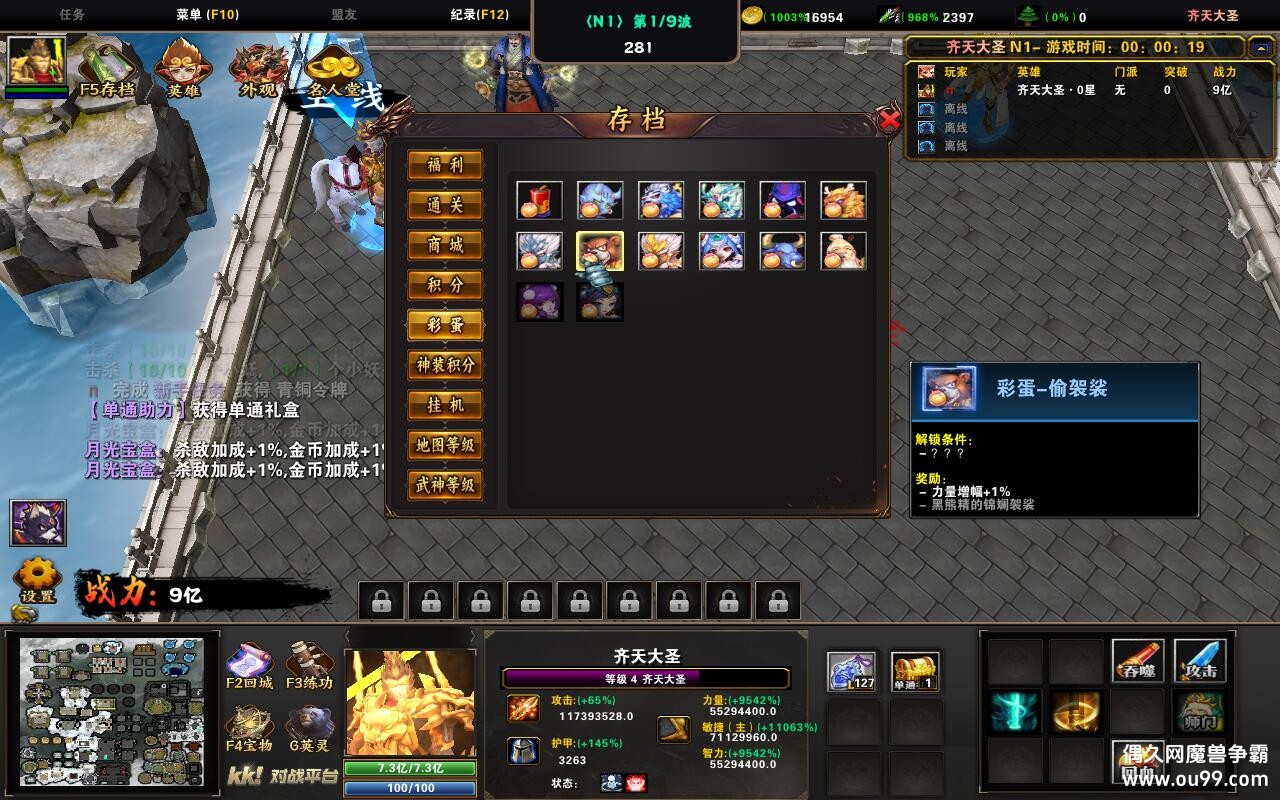
Task: Select the 吞噬 devour skill icon
Action: [x=1140, y=661]
